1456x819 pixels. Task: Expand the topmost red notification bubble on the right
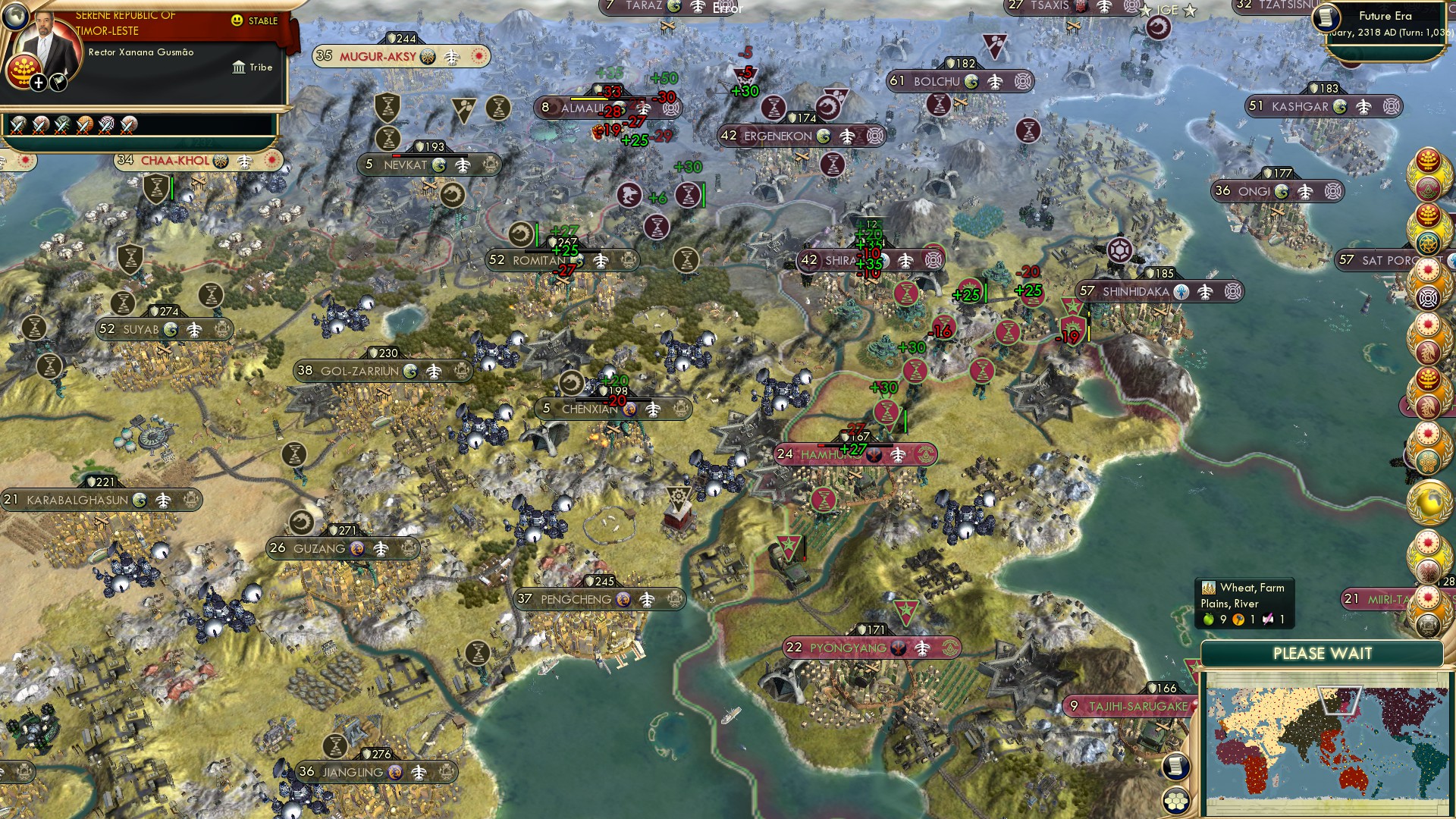pos(1429,159)
